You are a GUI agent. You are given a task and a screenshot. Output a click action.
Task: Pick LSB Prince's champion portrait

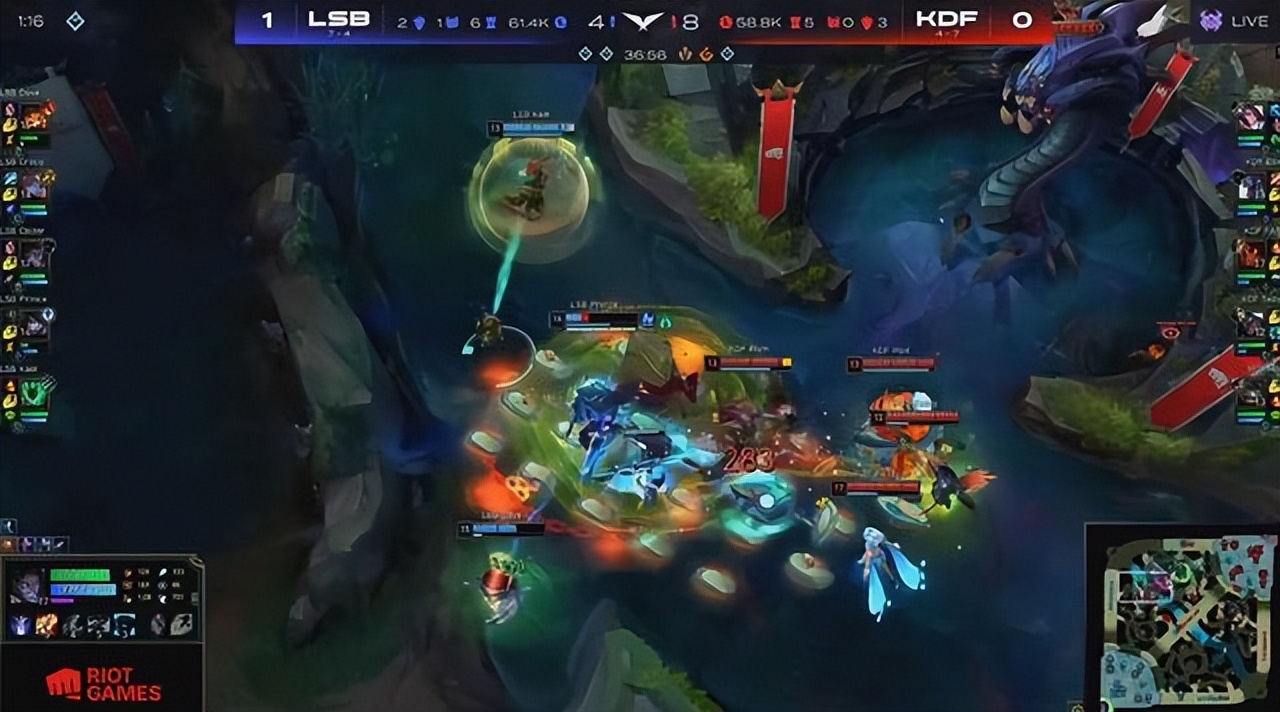(x=36, y=325)
